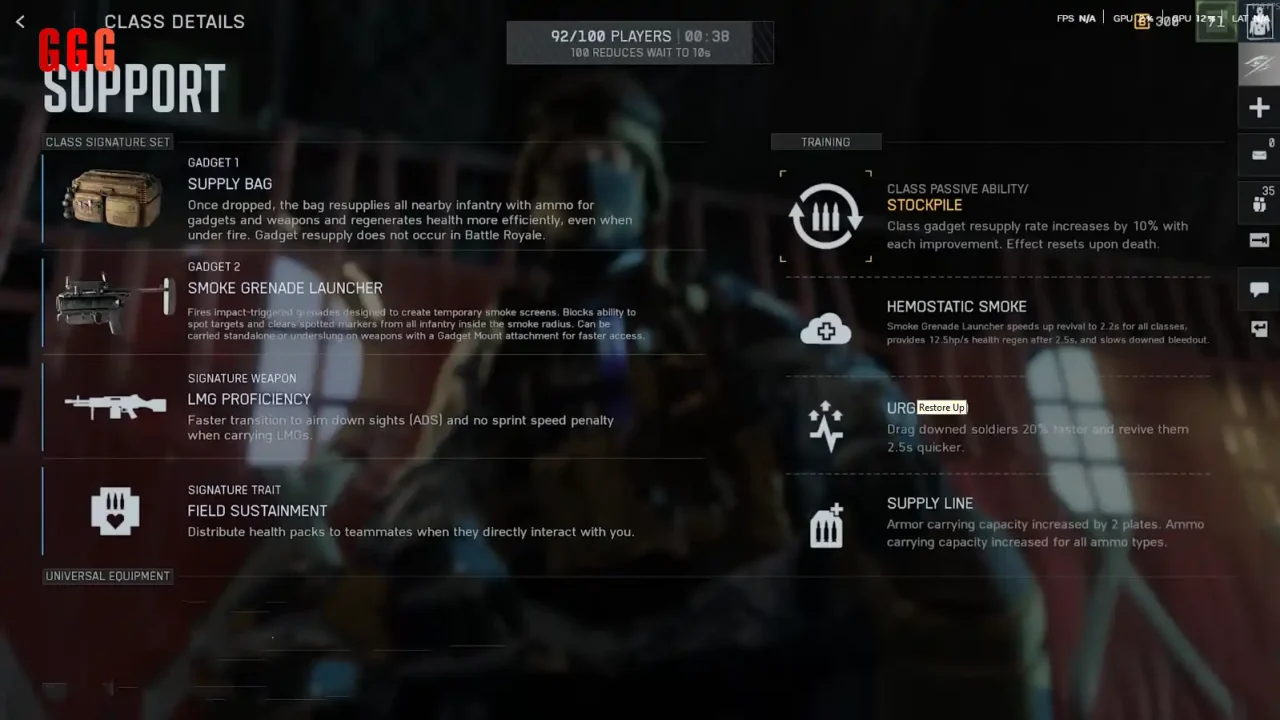Click the Field Sustainment health pack icon

pos(115,512)
